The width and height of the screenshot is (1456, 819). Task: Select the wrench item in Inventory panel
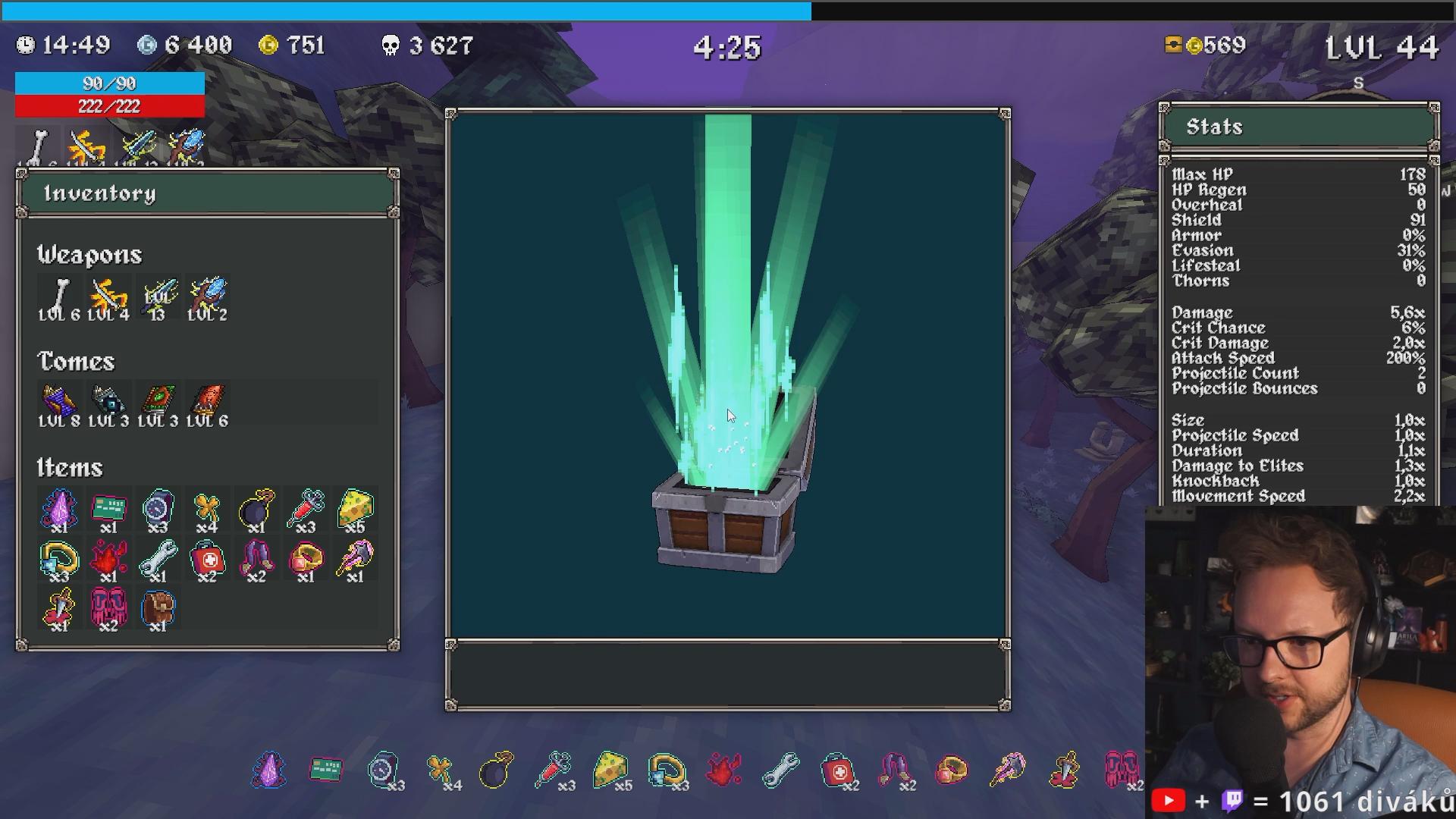click(158, 558)
